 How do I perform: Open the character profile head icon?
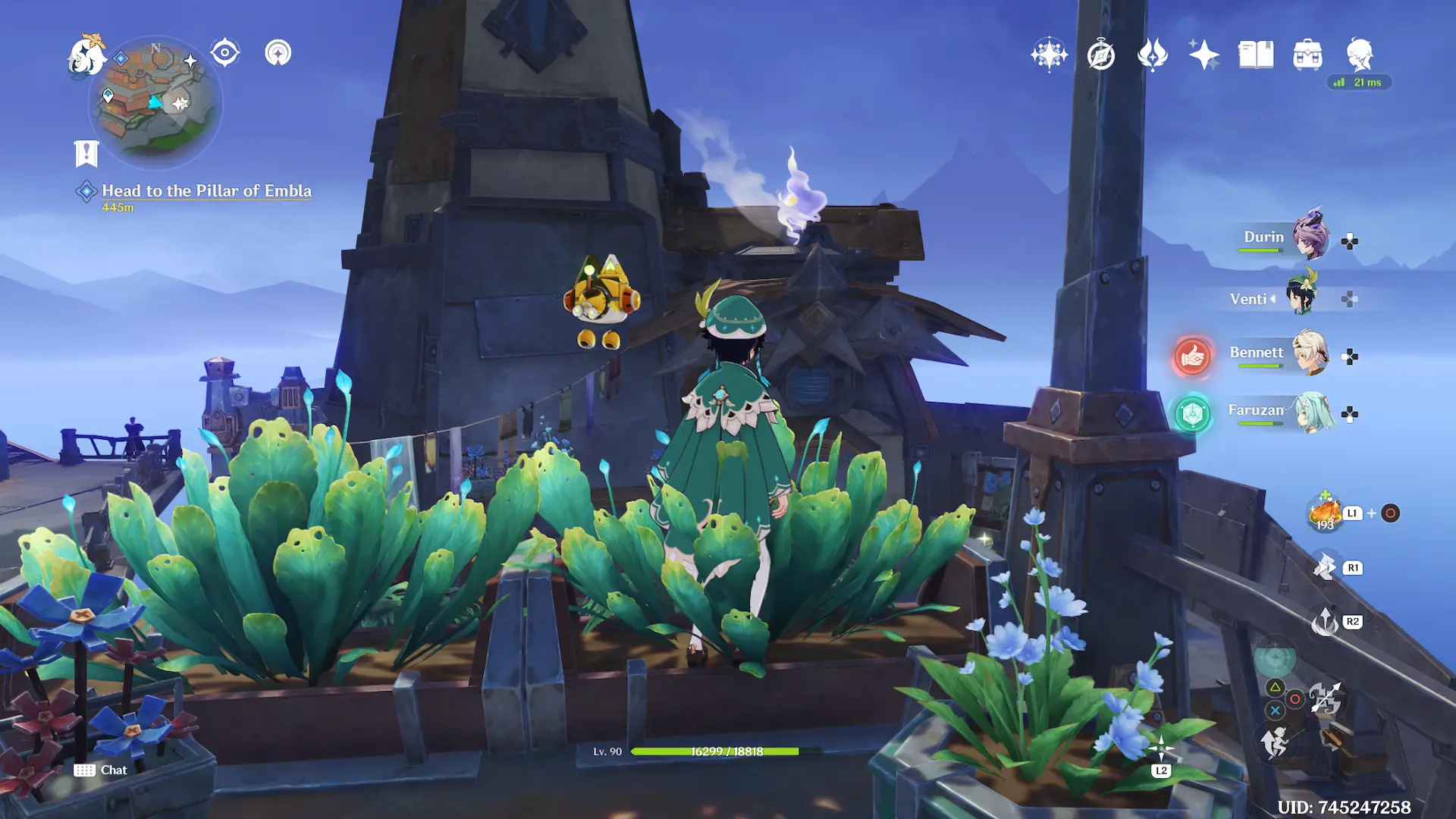[1359, 55]
